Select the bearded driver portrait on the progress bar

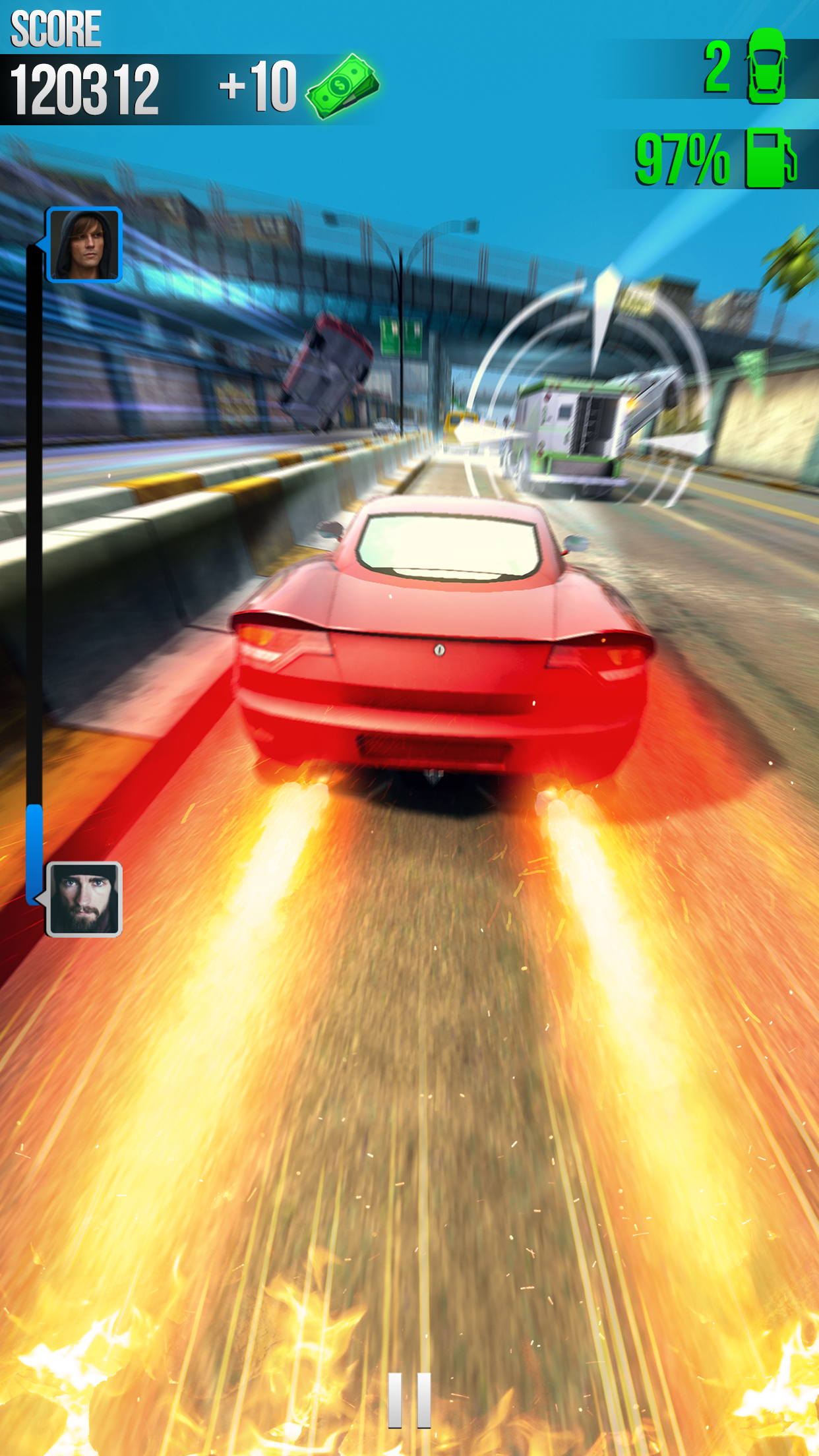[84, 899]
